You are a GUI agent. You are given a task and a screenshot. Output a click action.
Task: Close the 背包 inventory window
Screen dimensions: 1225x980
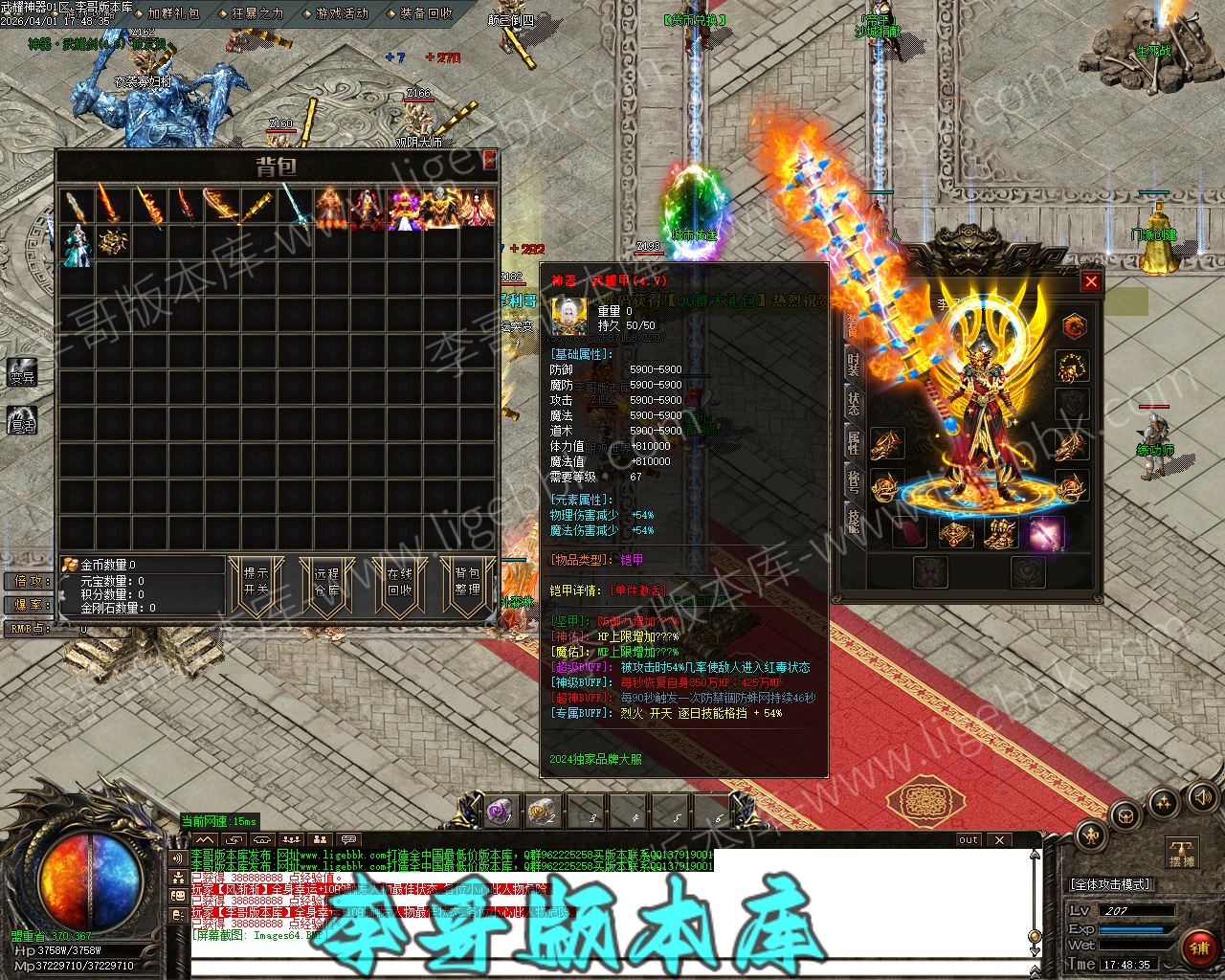tap(489, 159)
